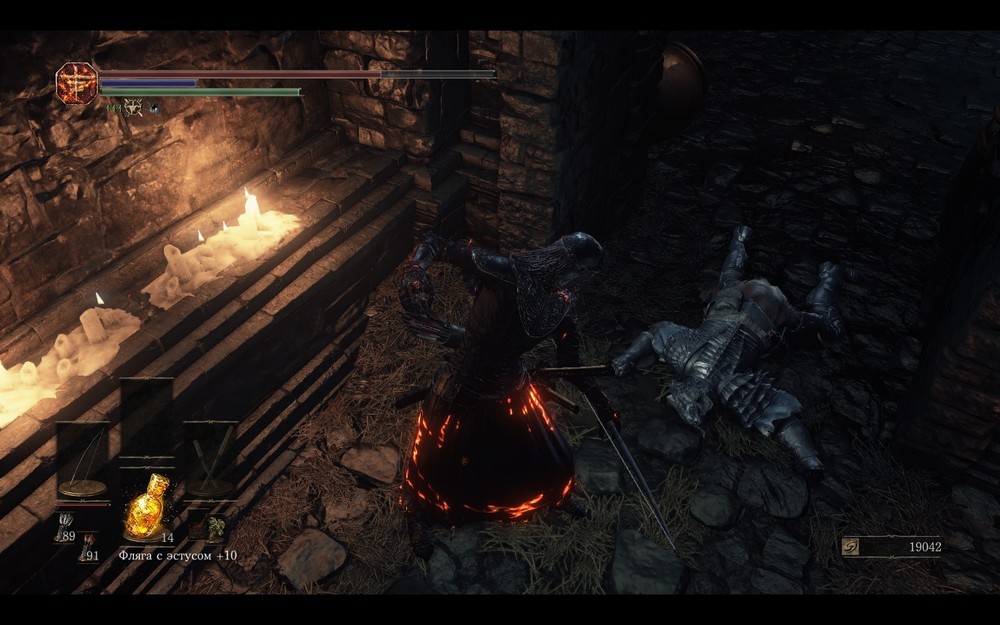This screenshot has height=625, width=1000.
Task: Choose the twin swords right-hand weapon slot
Action: tap(210, 460)
